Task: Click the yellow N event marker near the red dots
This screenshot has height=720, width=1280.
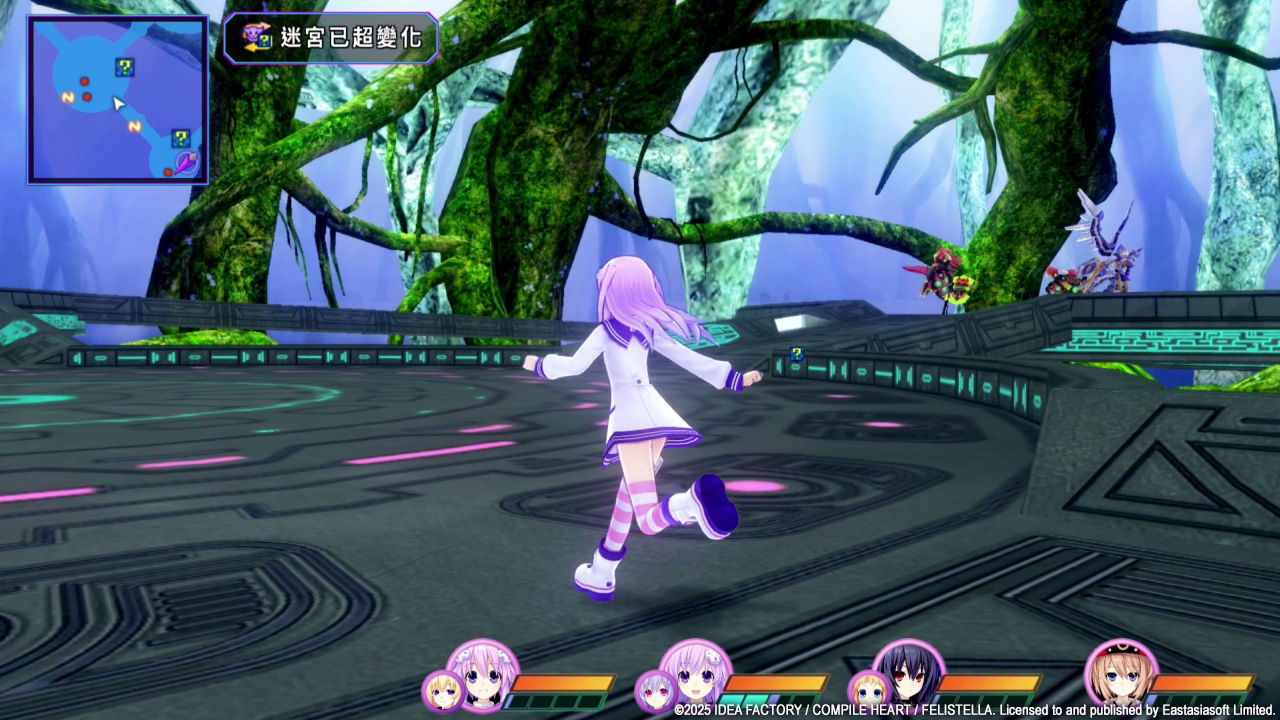Action: [x=67, y=98]
